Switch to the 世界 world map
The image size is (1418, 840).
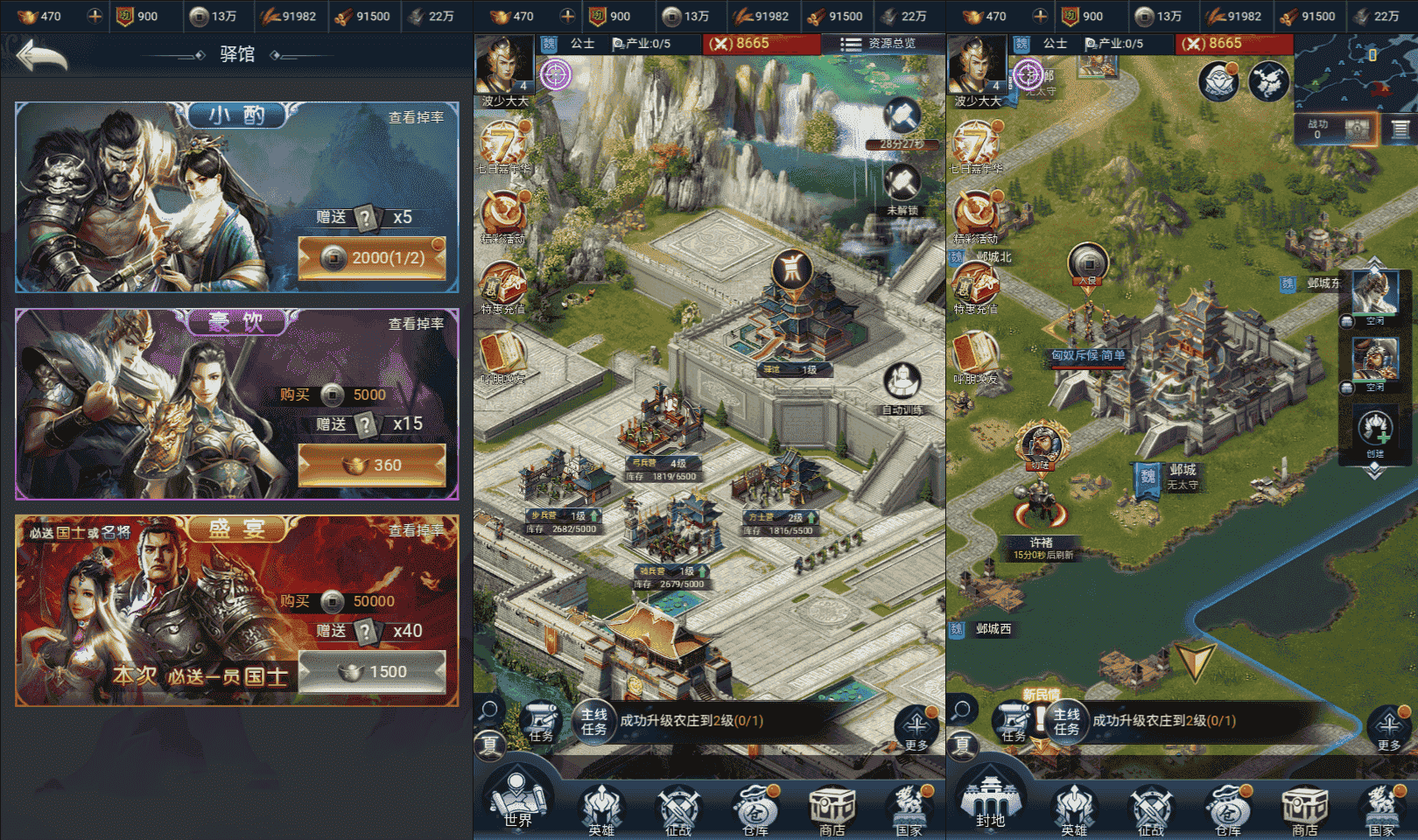[516, 801]
